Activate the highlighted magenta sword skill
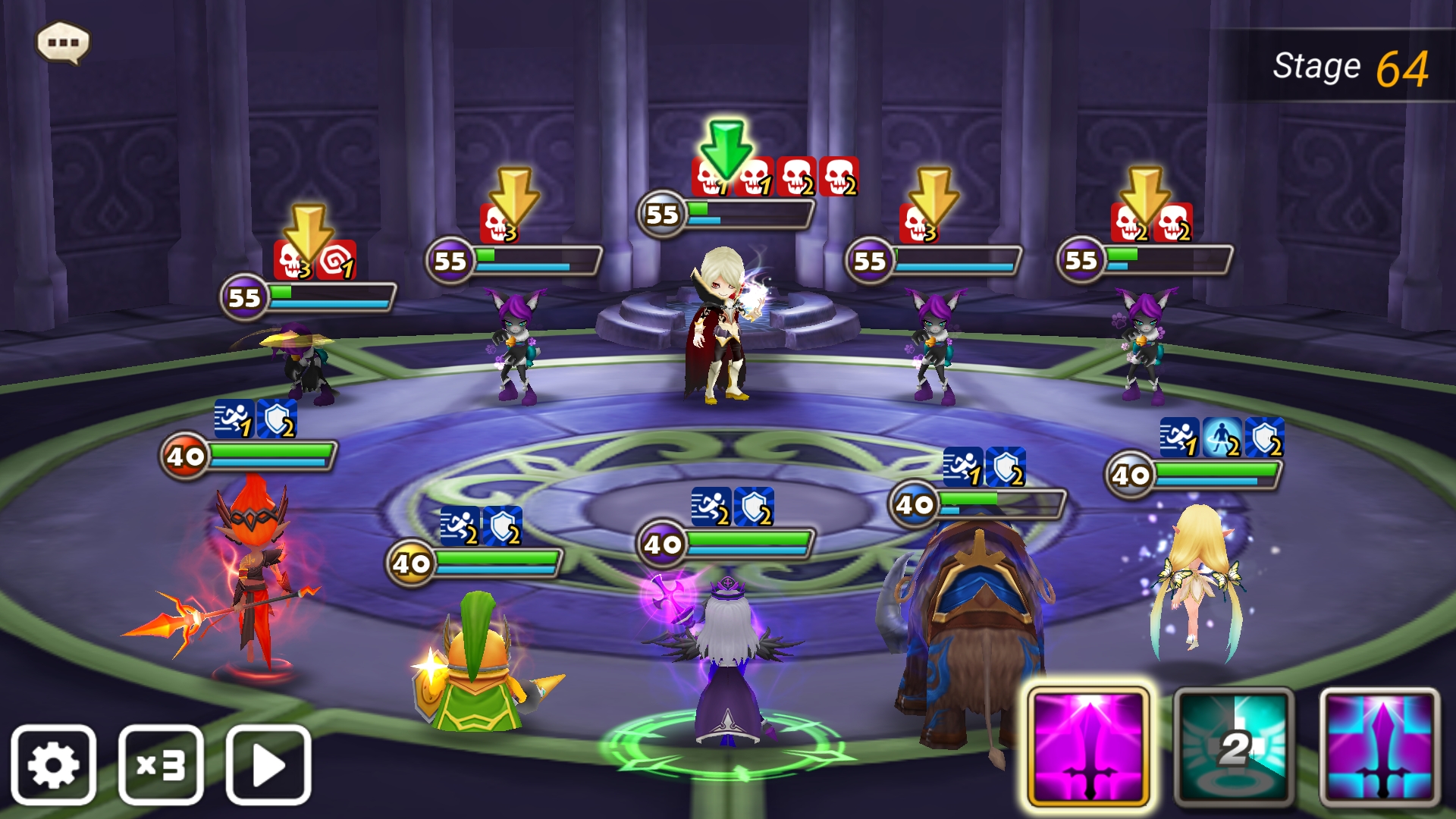The width and height of the screenshot is (1456, 819). [1088, 746]
